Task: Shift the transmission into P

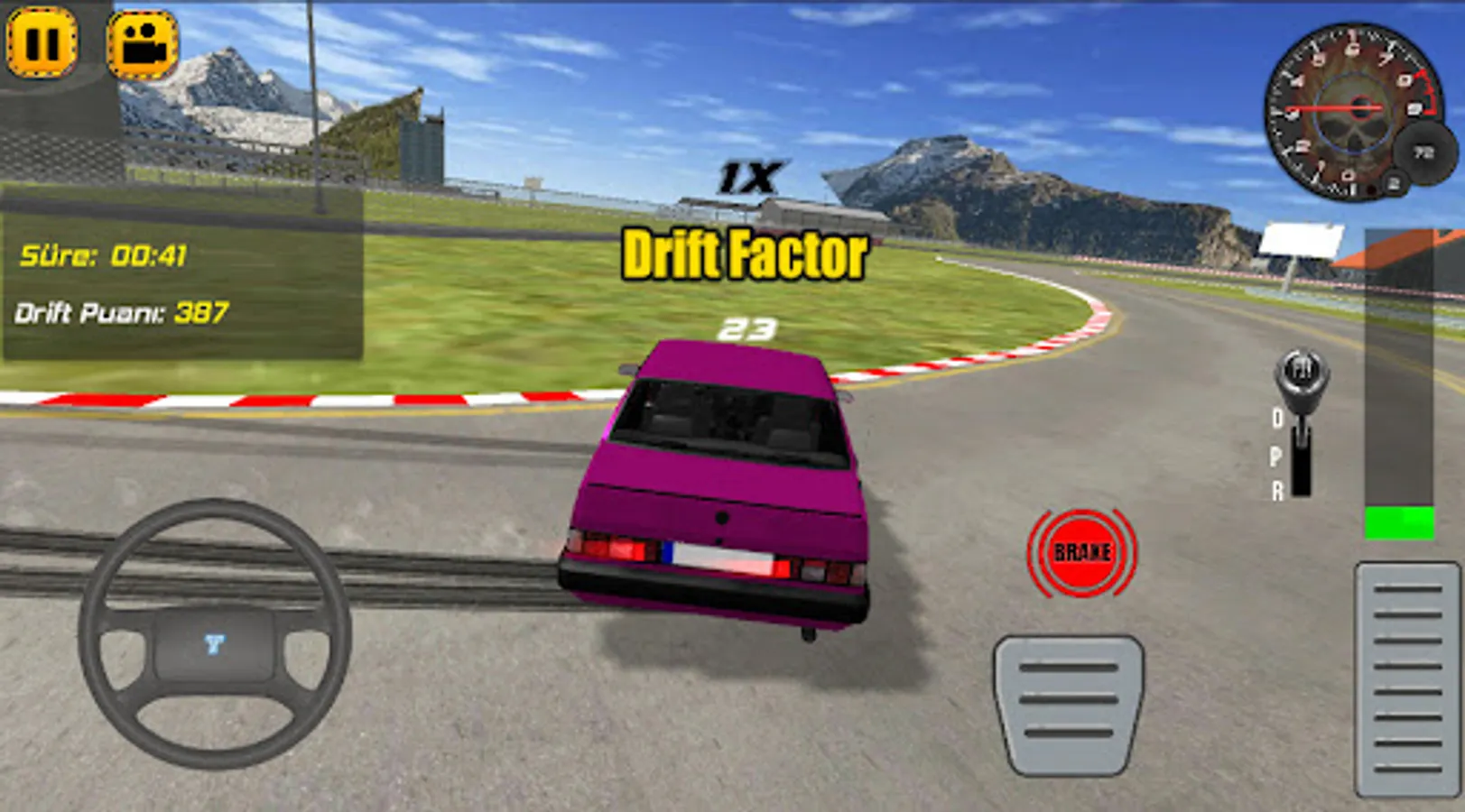Action: coord(1278,457)
